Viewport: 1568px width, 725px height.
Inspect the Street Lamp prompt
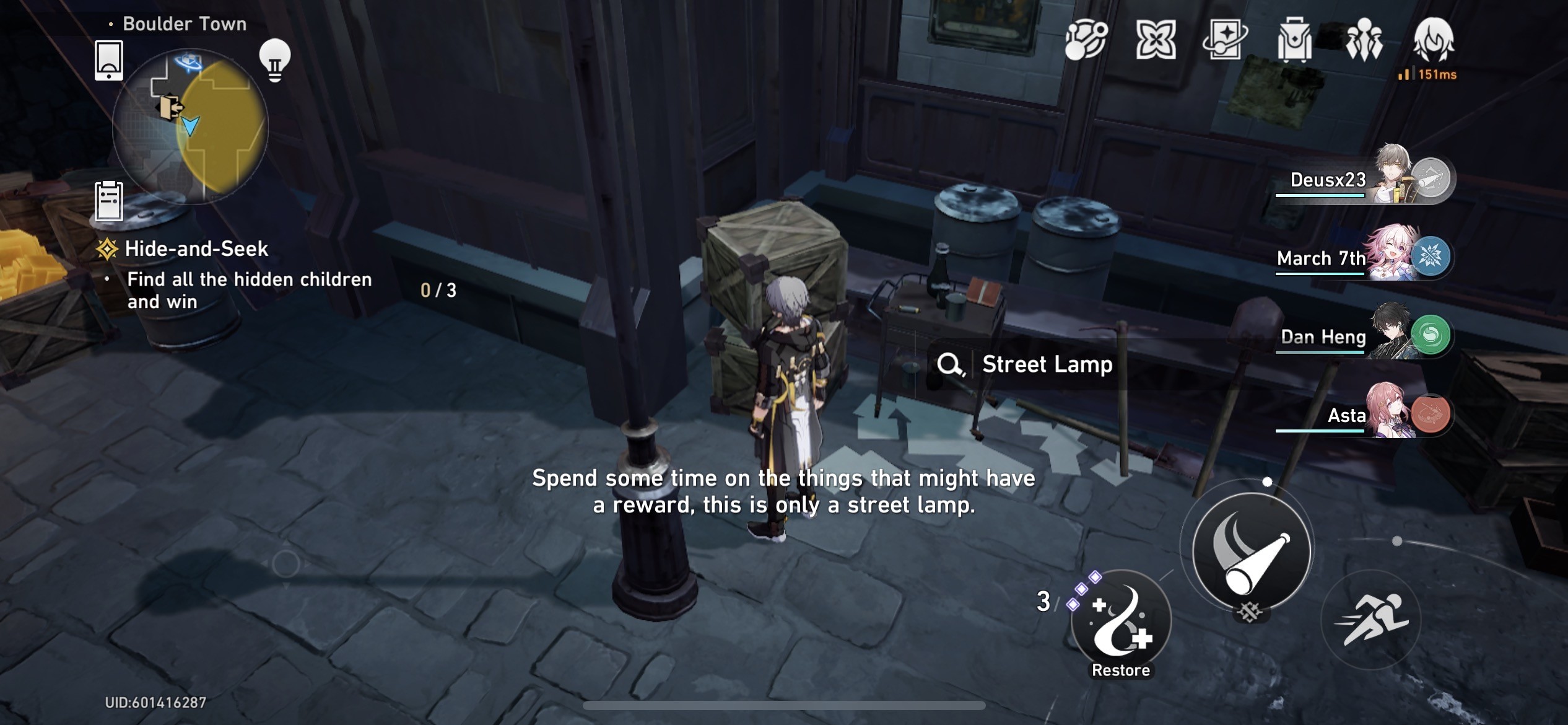(1026, 364)
